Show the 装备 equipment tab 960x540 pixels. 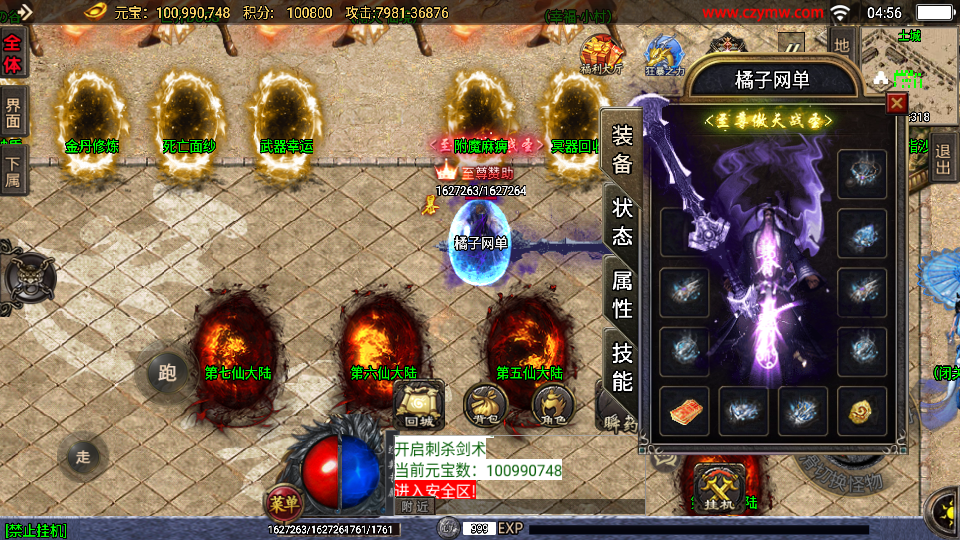(622, 150)
